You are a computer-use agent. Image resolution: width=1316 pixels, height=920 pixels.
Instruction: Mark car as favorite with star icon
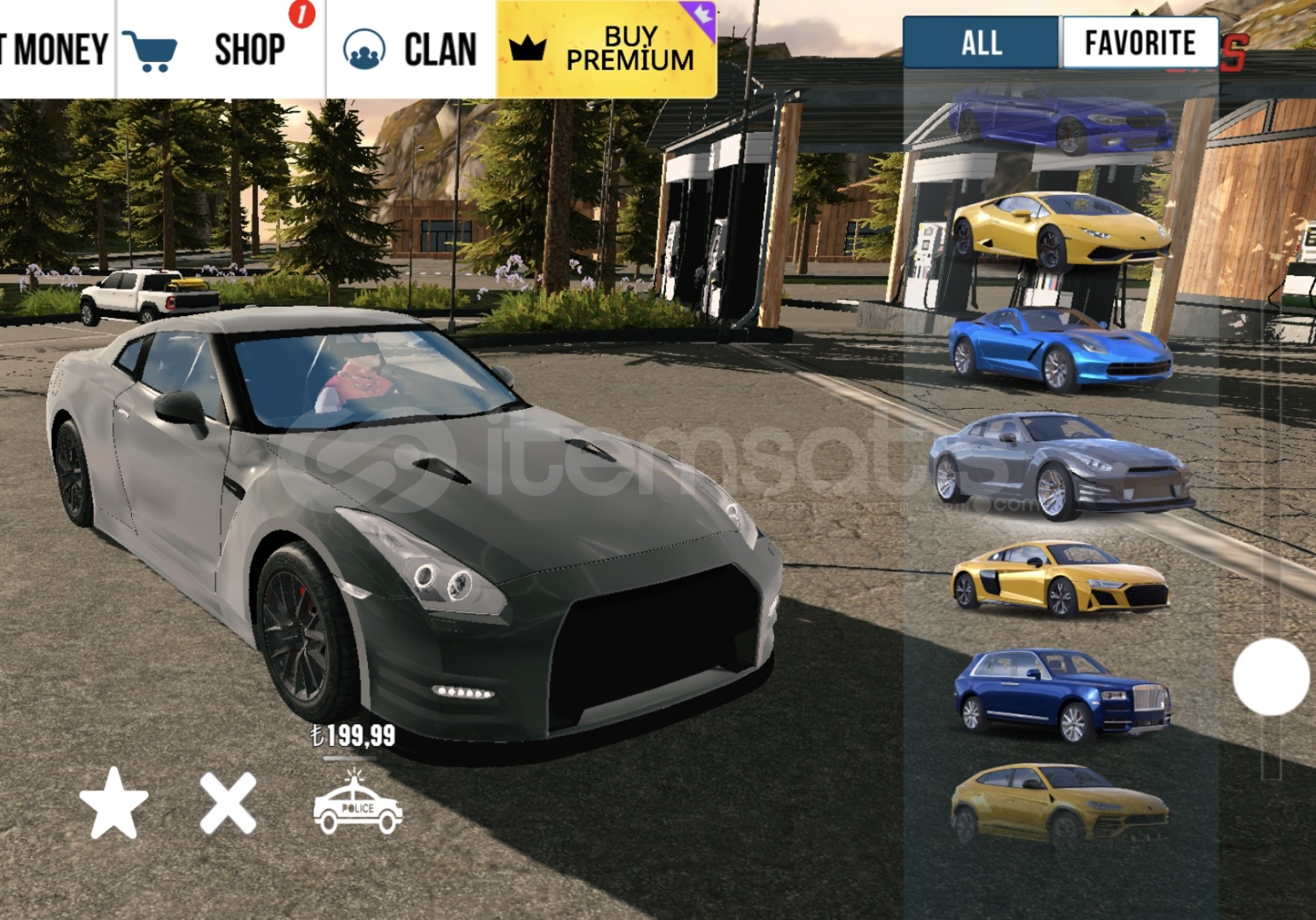tap(113, 803)
